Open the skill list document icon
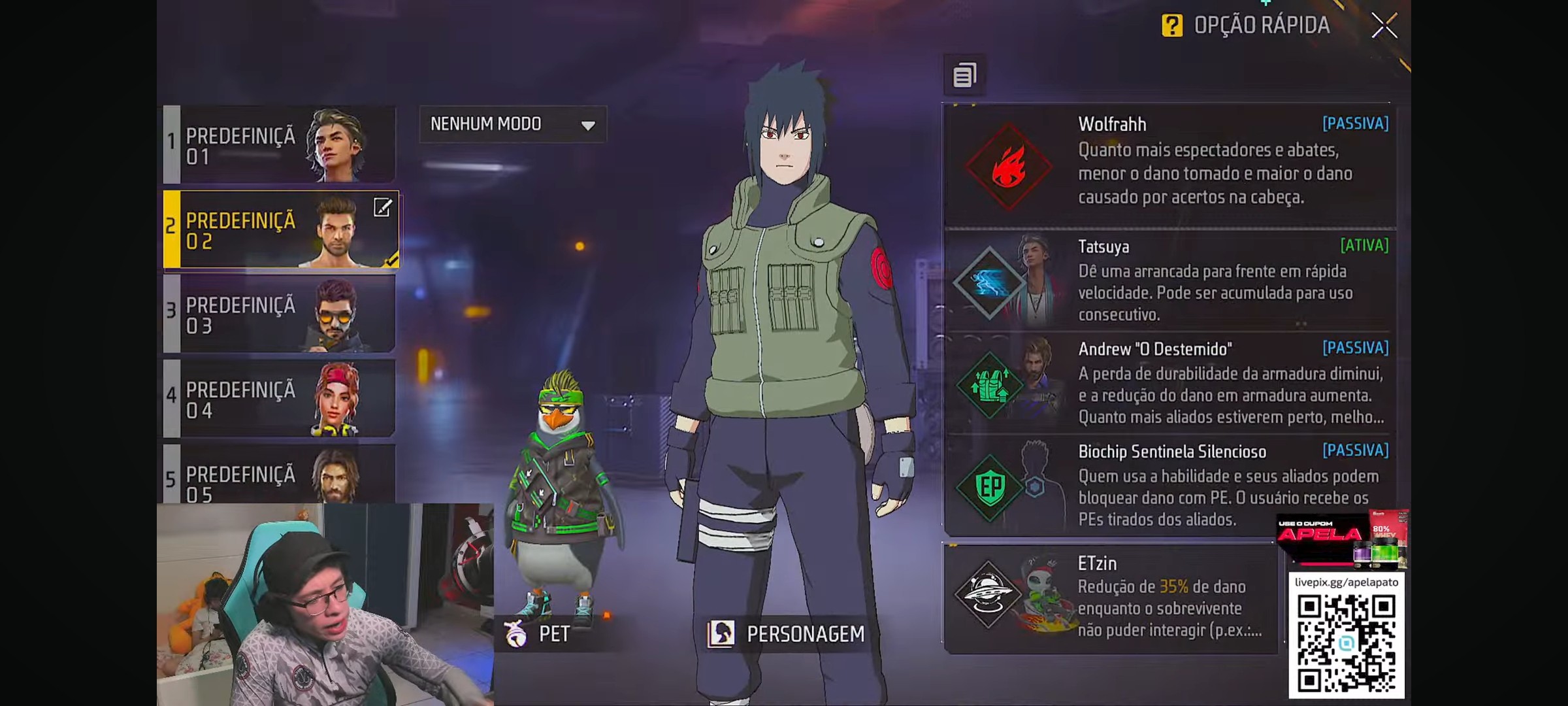This screenshot has width=1568, height=706. pyautogui.click(x=964, y=75)
